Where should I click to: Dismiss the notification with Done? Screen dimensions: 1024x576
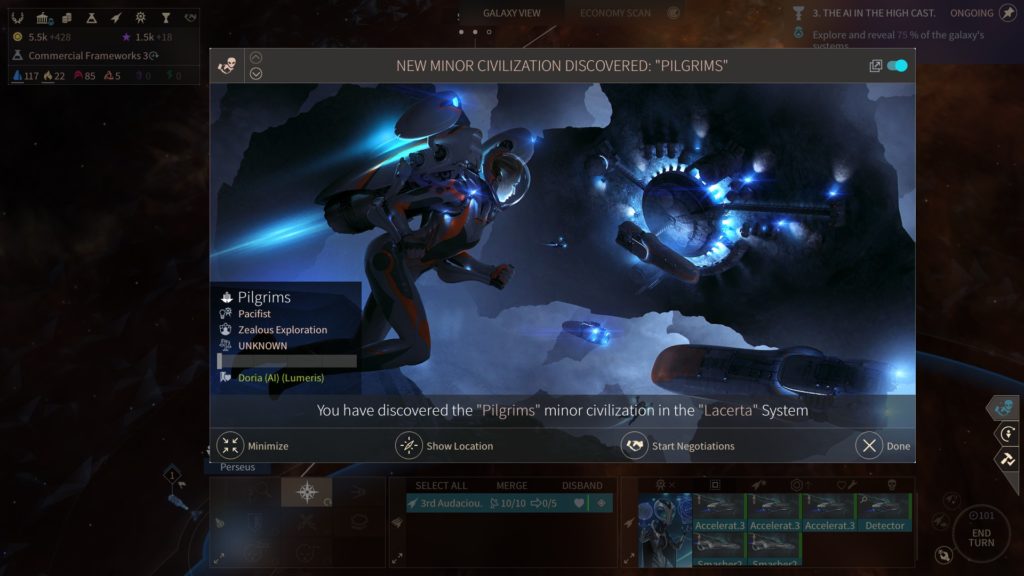(x=869, y=446)
